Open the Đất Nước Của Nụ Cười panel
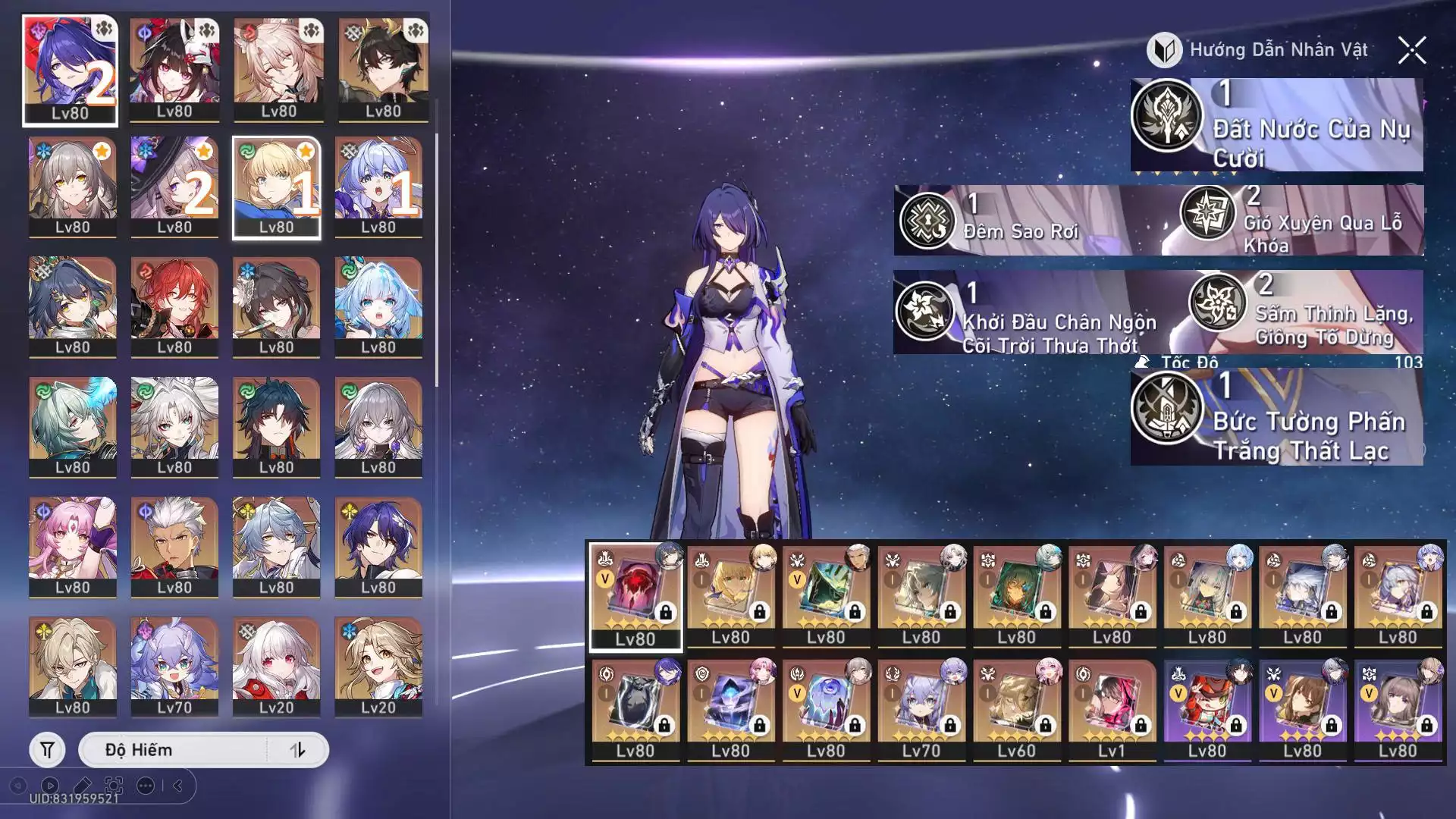 tap(1276, 125)
